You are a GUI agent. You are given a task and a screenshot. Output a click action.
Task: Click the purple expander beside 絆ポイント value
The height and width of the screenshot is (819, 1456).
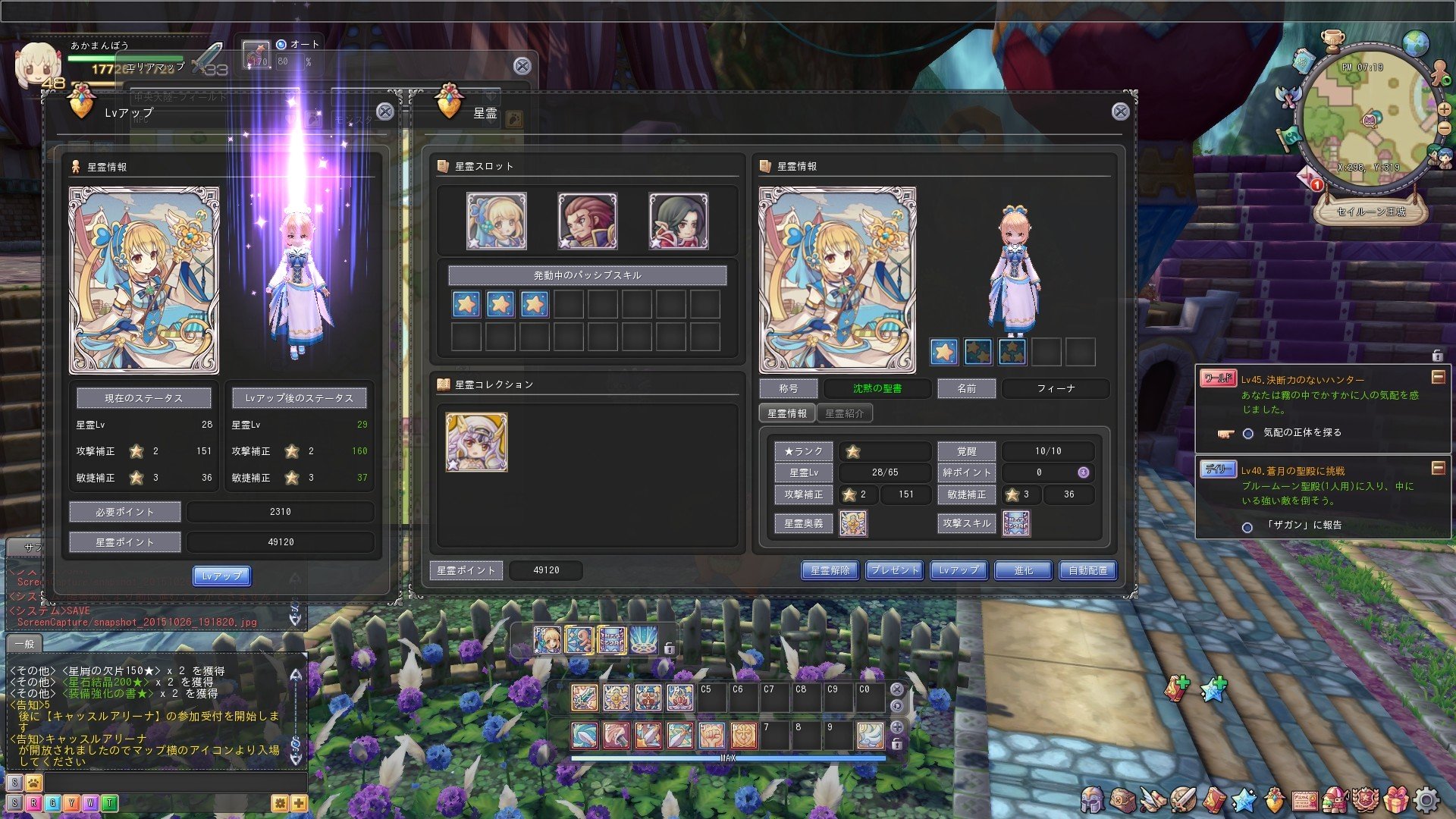tap(1082, 472)
